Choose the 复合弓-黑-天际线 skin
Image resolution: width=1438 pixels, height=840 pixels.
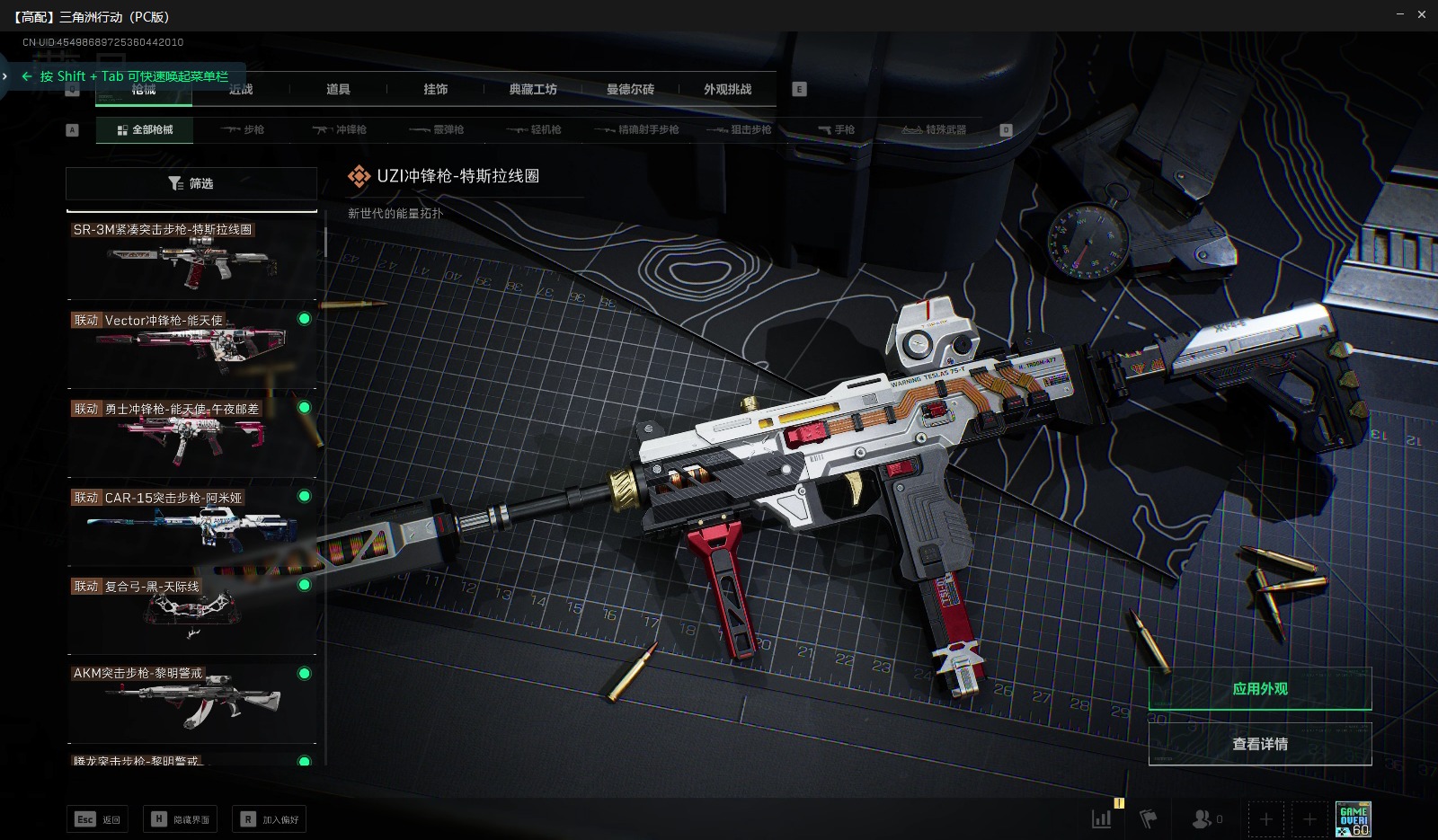click(x=192, y=613)
